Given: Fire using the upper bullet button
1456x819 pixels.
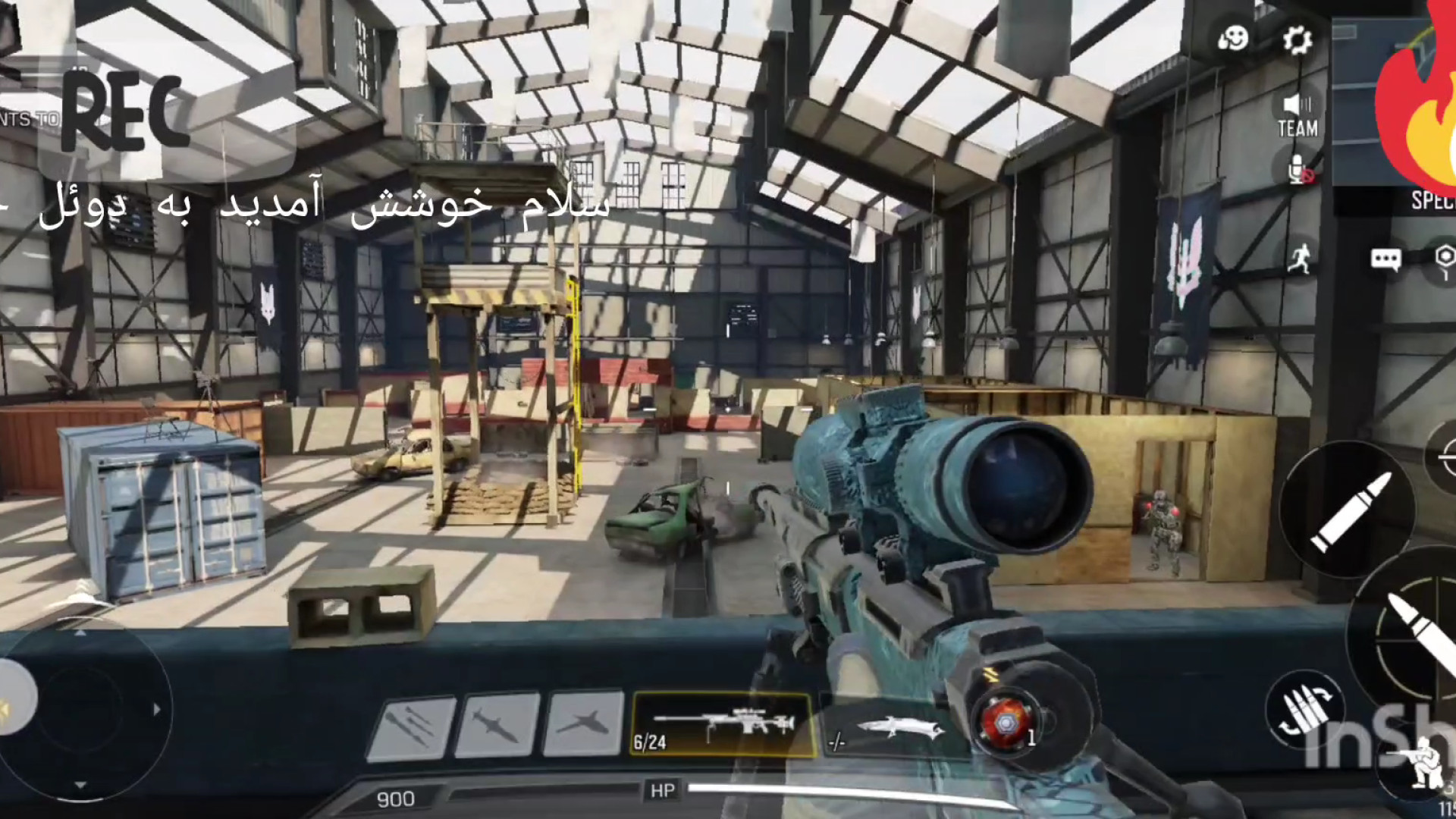Looking at the screenshot, I should 1347,510.
